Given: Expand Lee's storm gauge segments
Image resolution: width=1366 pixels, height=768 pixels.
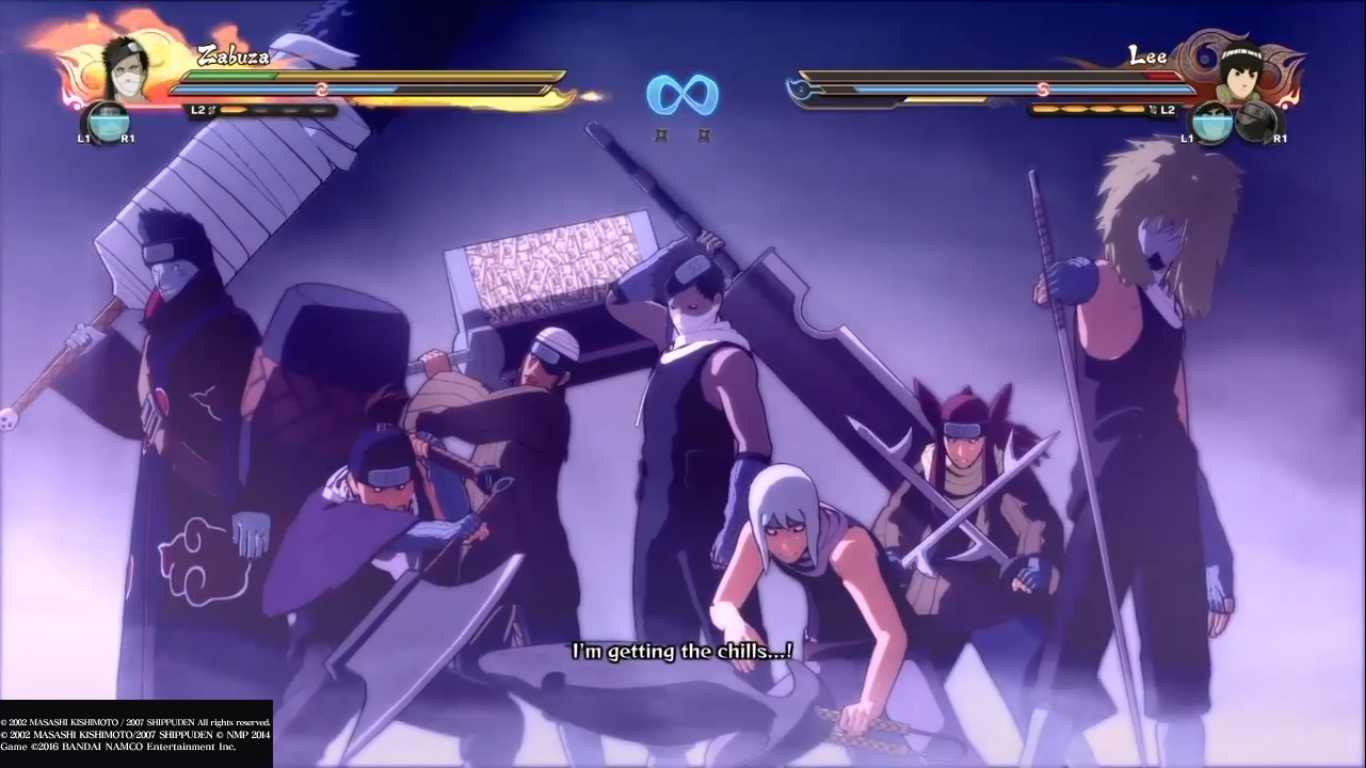Looking at the screenshot, I should click(1089, 109).
